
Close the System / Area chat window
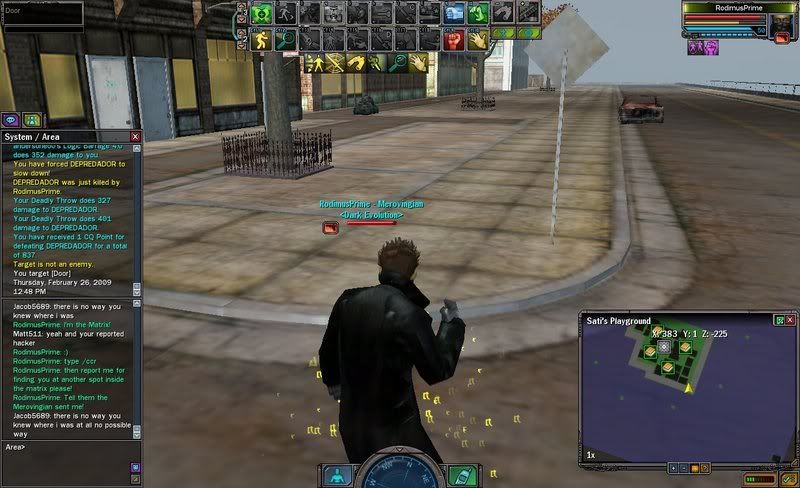pos(135,136)
